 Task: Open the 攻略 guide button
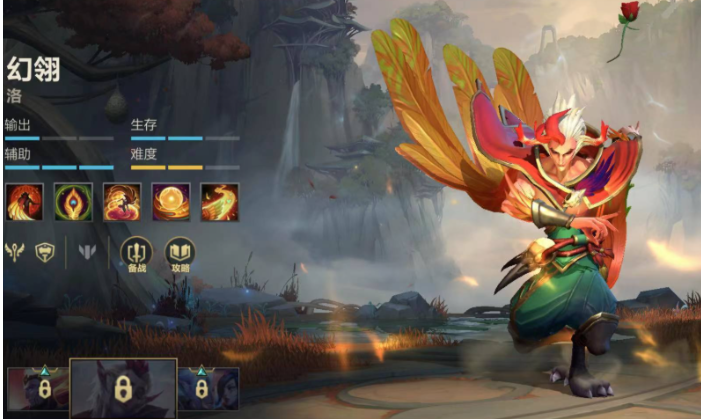point(180,254)
